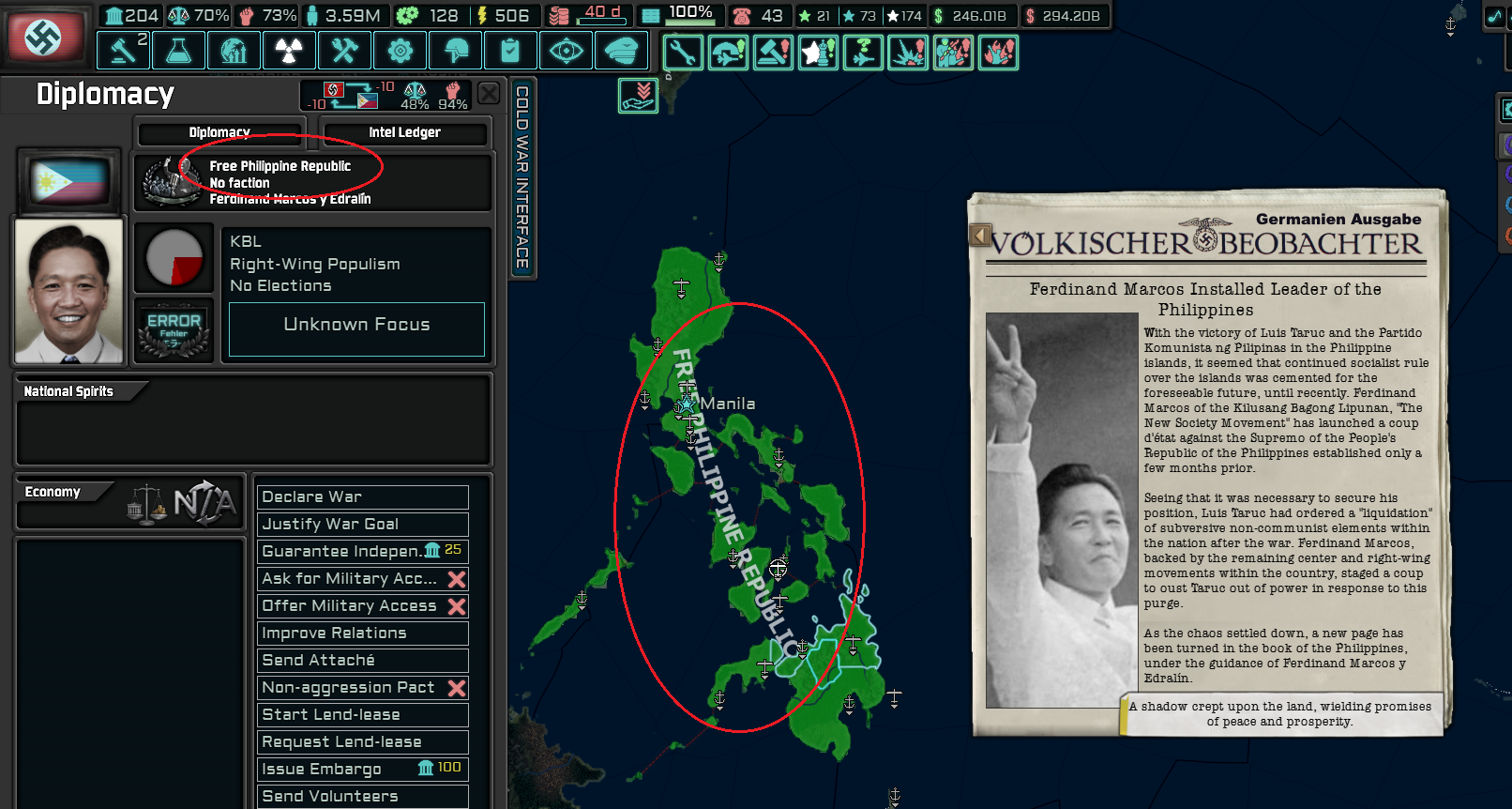The height and width of the screenshot is (809, 1512).
Task: Select the Diplomacy tab
Action: 219,132
